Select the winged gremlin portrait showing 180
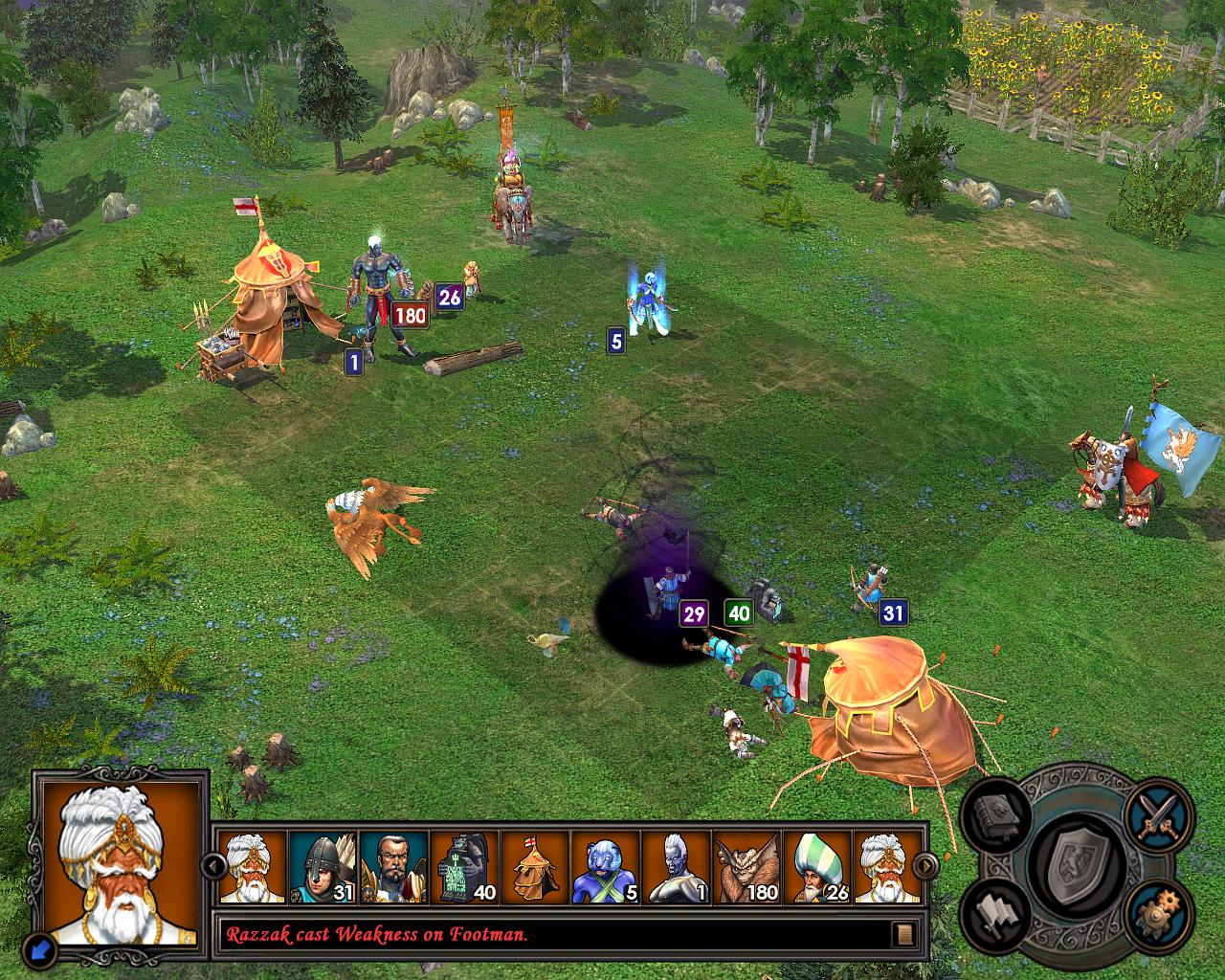This screenshot has width=1225, height=980. [746, 868]
